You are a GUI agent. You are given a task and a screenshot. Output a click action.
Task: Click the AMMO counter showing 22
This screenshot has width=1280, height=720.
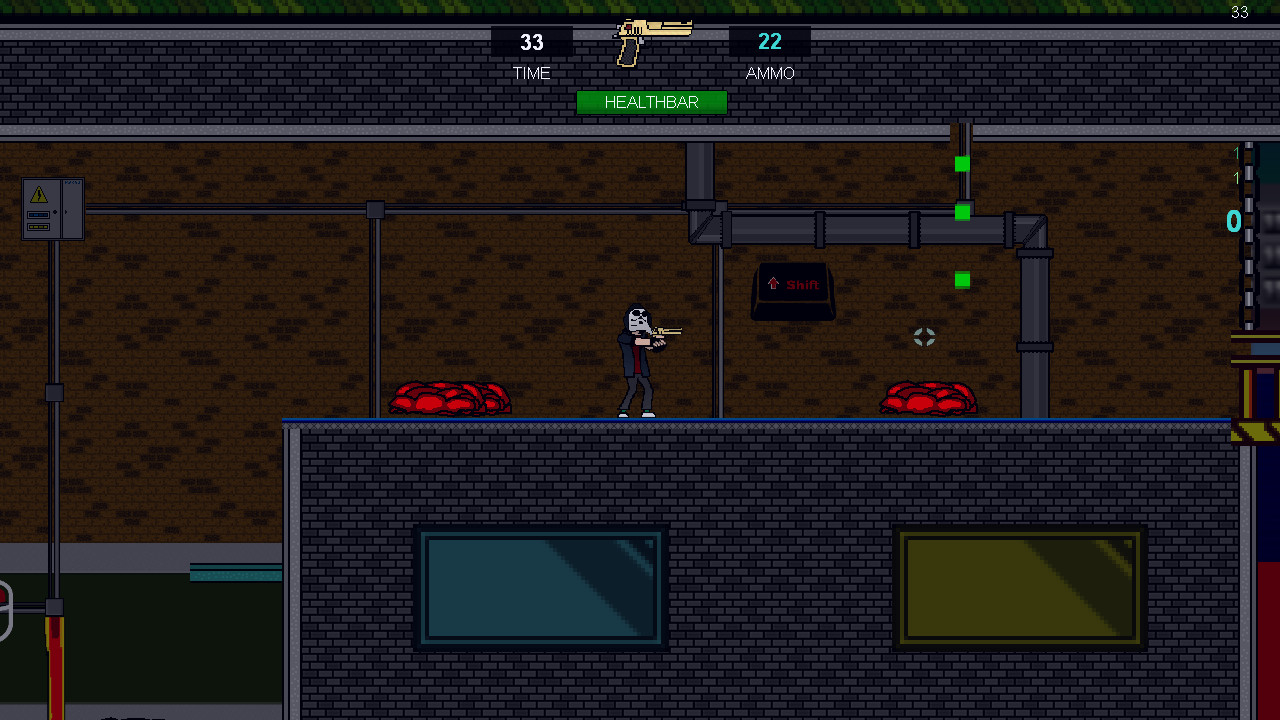[770, 42]
